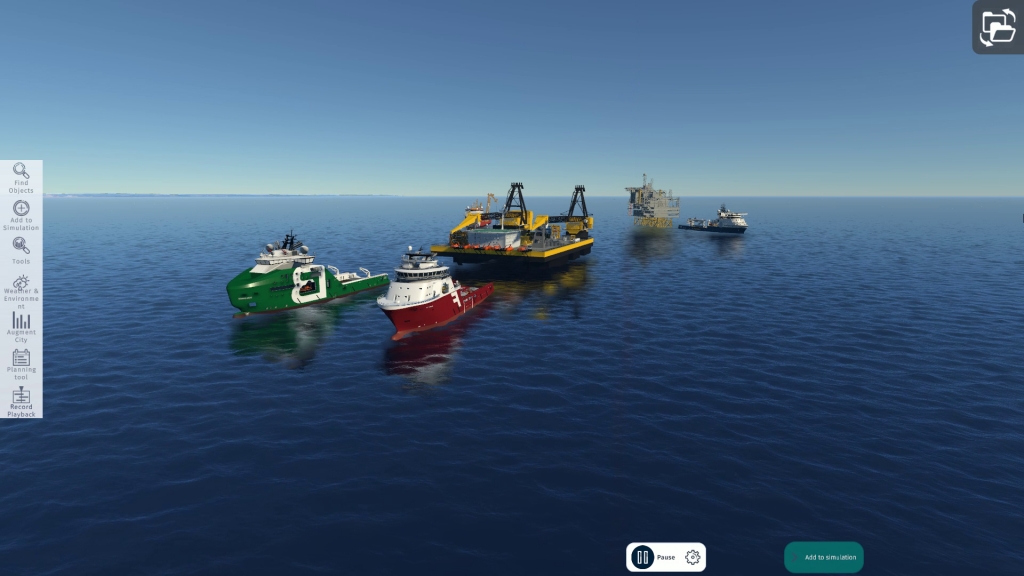Open the Find Objects search tool
This screenshot has height=576, width=1024.
[21, 177]
